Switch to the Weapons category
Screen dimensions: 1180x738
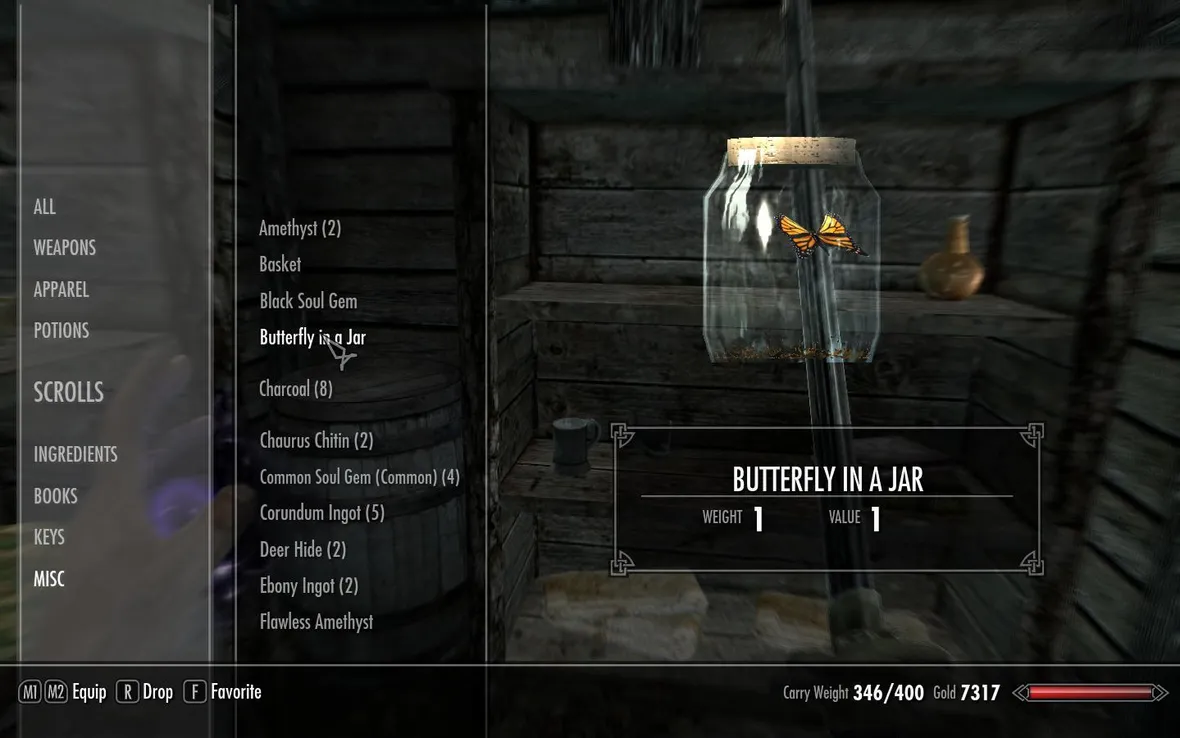point(65,248)
